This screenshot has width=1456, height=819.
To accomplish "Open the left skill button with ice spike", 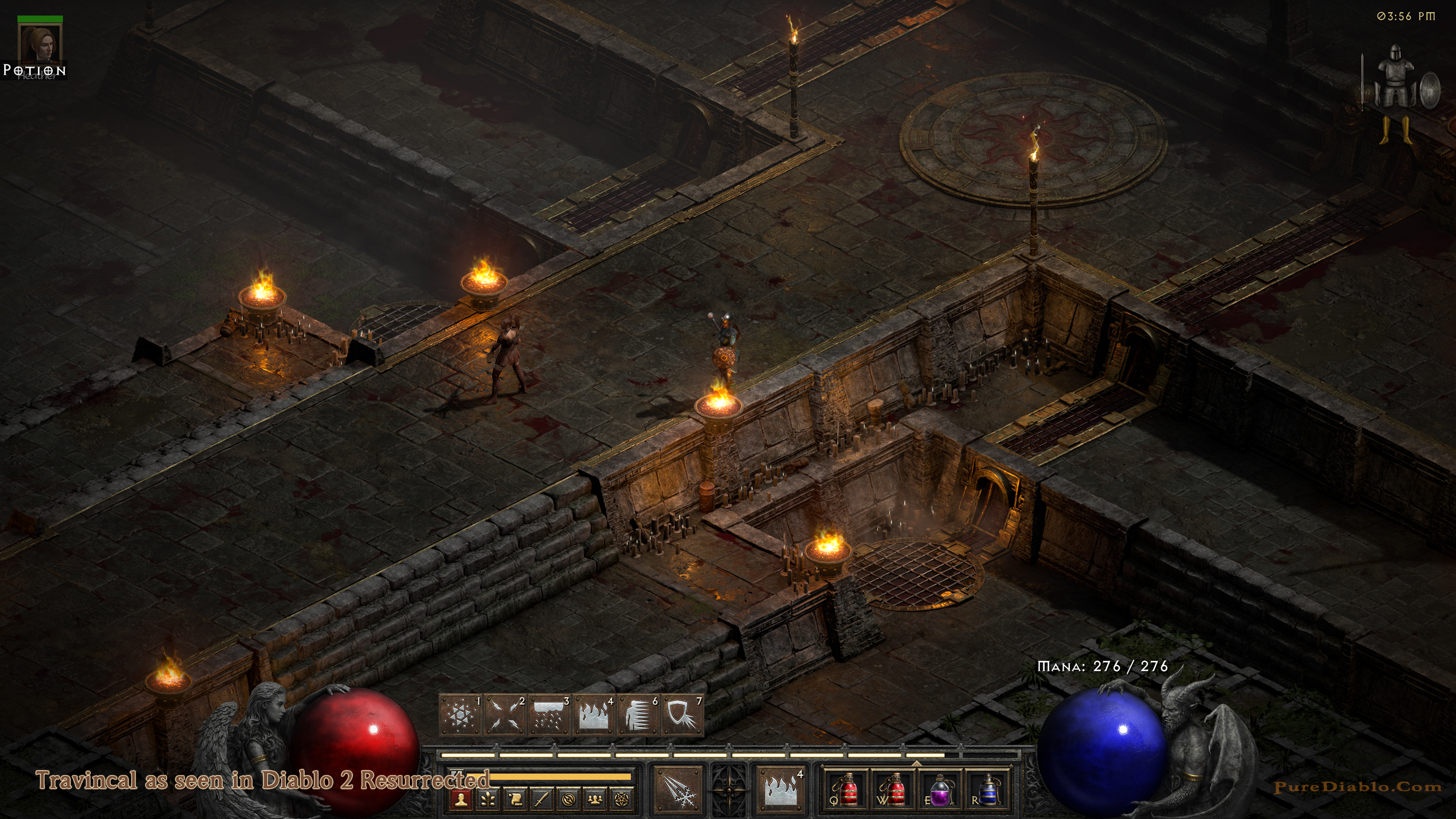I will 679,790.
